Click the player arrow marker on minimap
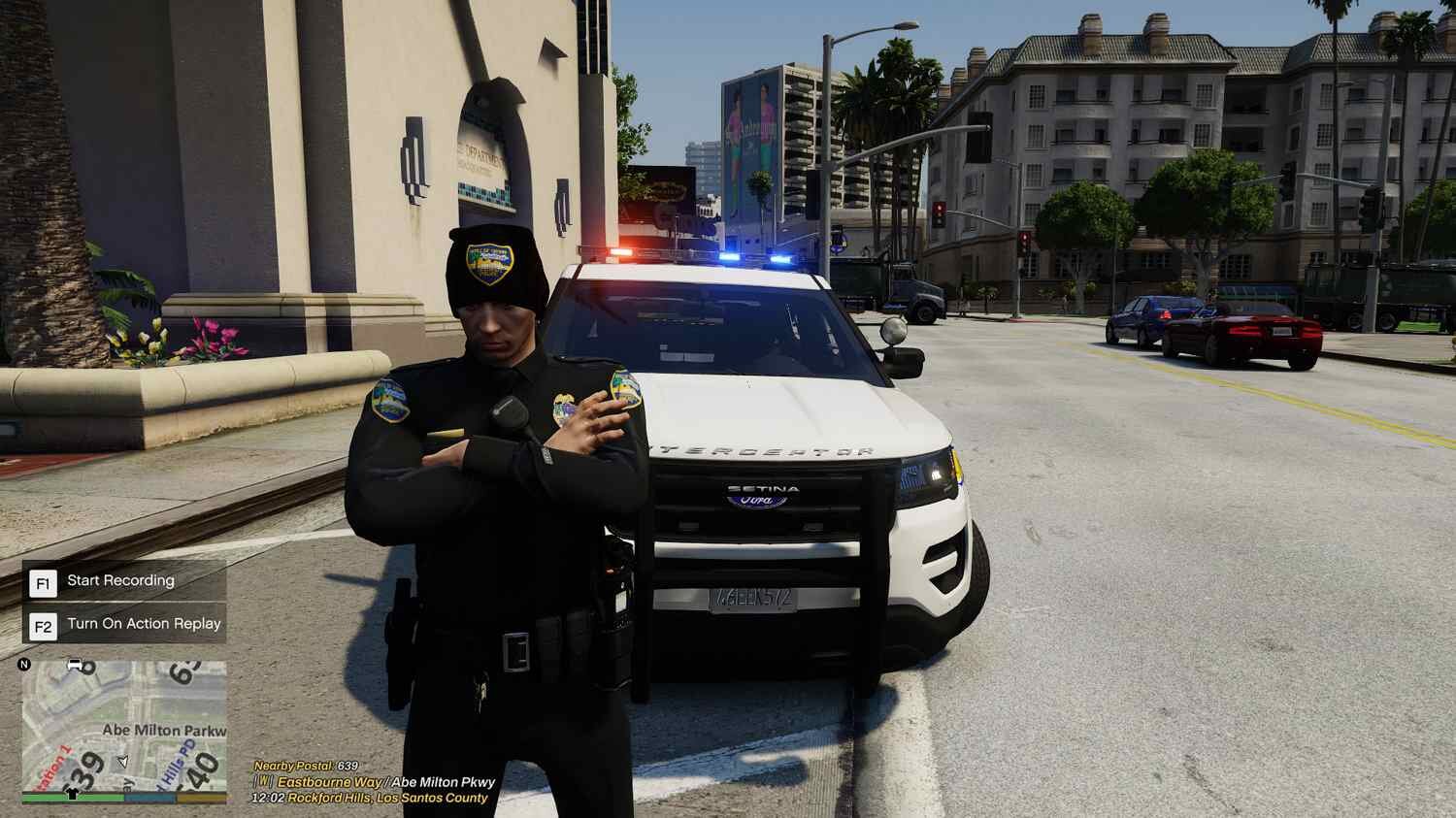 (120, 762)
